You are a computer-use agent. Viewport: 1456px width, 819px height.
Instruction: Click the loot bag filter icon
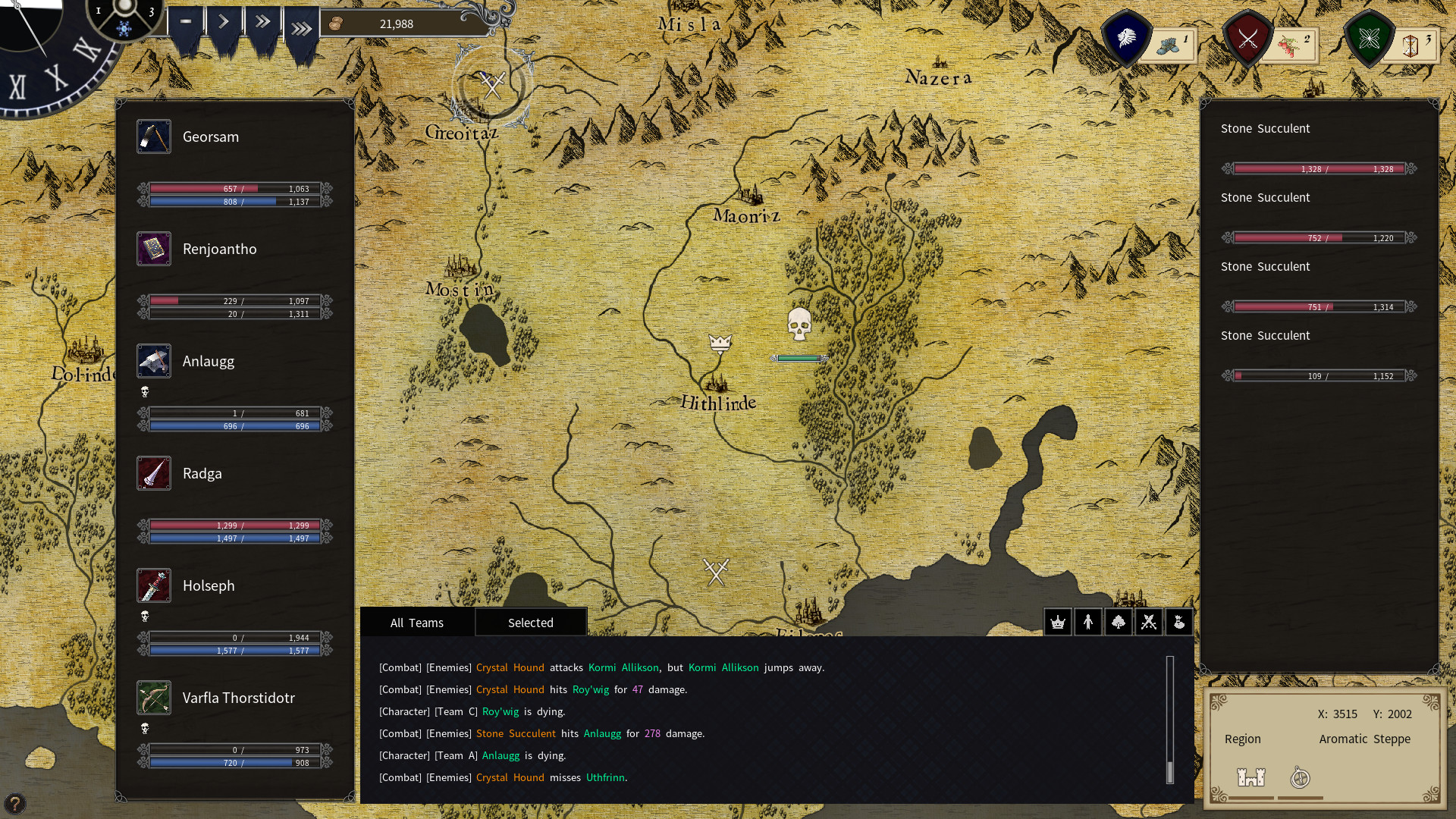[1180, 622]
